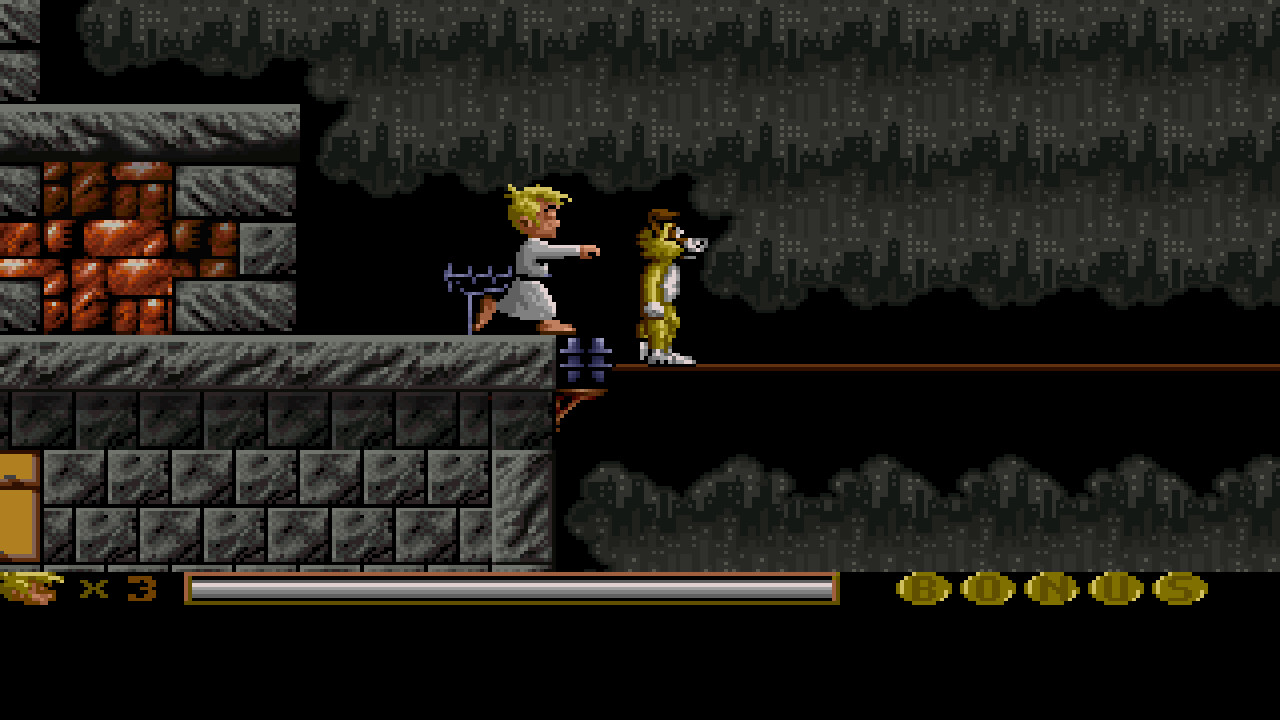Image resolution: width=1280 pixels, height=720 pixels.
Task: Toggle the 'O' bonus coin medallion
Action: pos(990,590)
